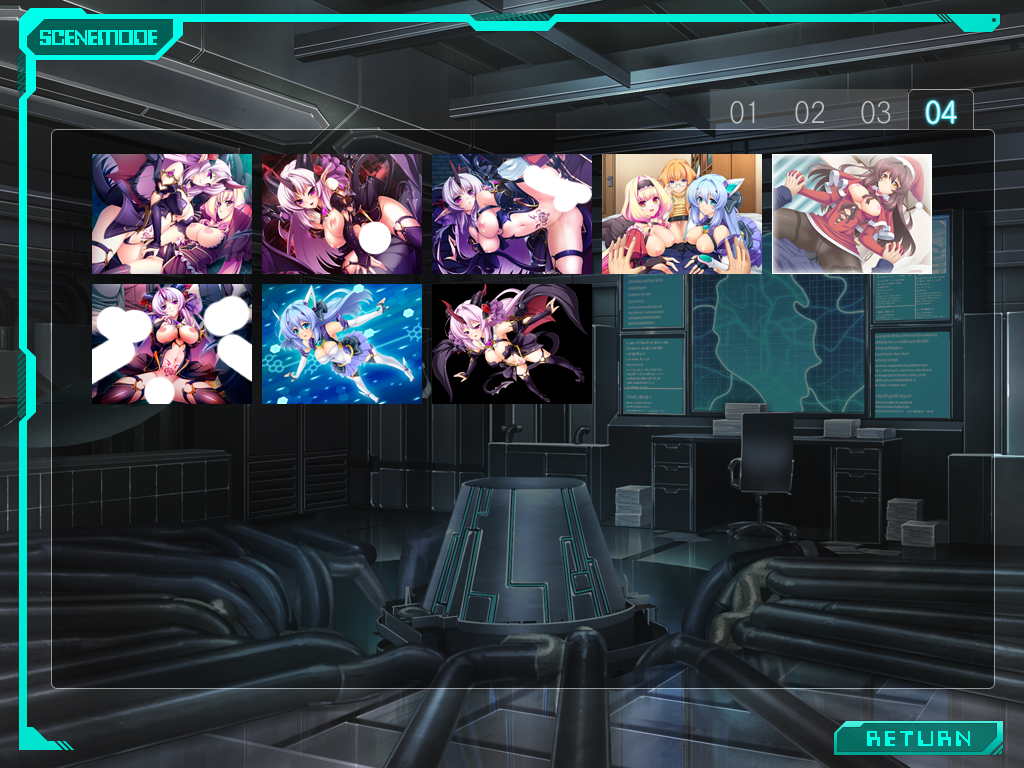Click the RETURN button
The image size is (1024, 768).
pyautogui.click(x=918, y=738)
